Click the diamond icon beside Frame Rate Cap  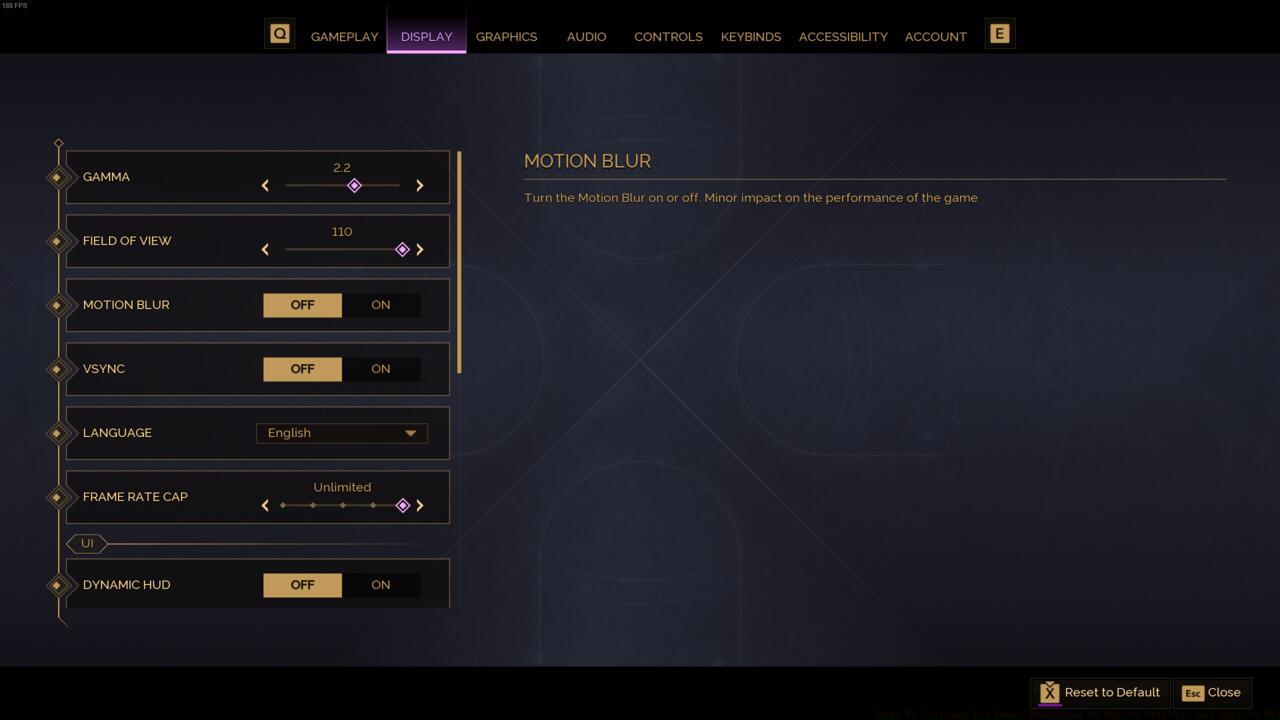(x=58, y=497)
